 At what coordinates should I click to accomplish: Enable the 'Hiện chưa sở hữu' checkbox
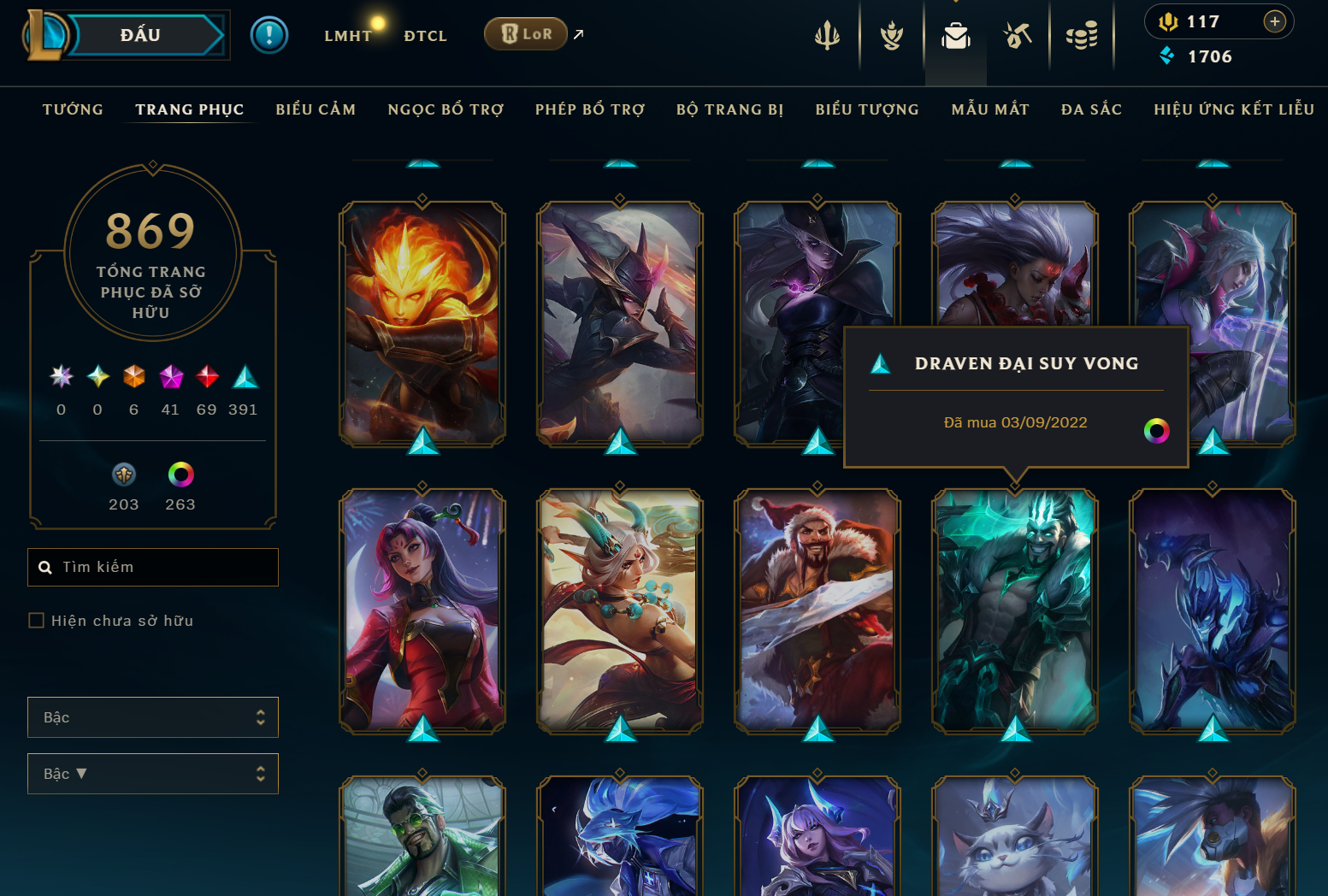[x=36, y=620]
